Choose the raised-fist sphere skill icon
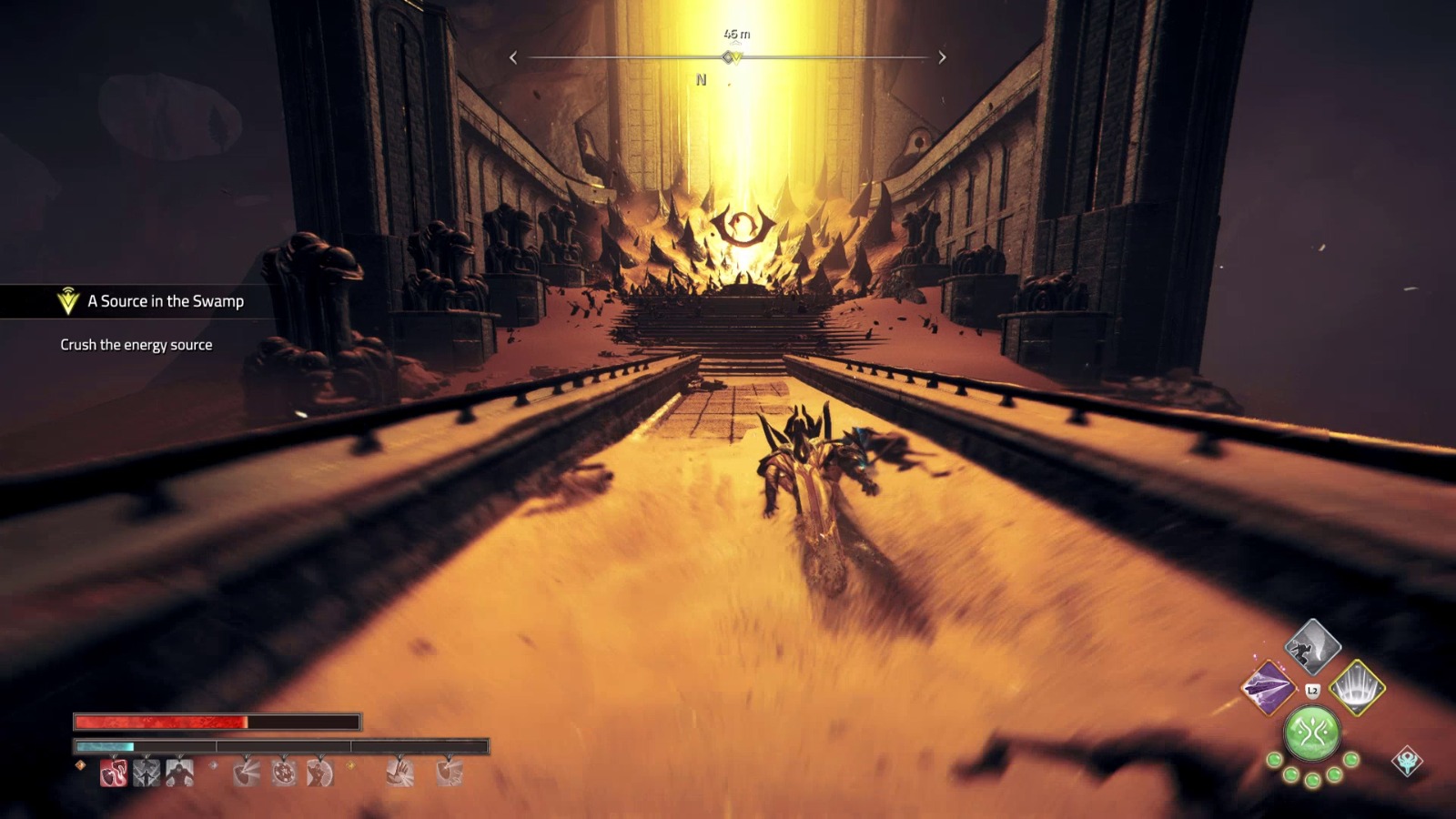The image size is (1456, 819). pos(319,773)
